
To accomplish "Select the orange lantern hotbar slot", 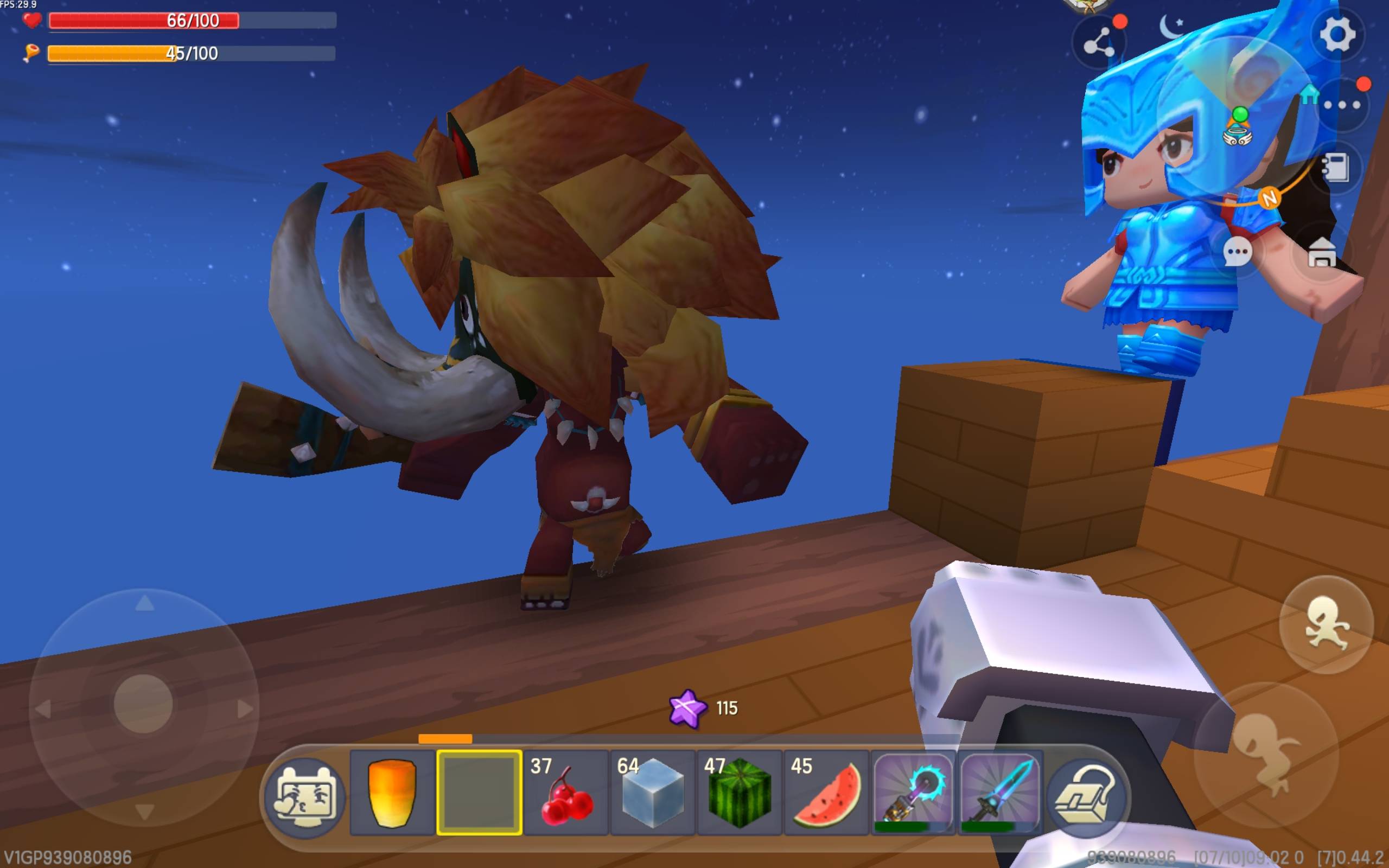I will click(x=392, y=793).
